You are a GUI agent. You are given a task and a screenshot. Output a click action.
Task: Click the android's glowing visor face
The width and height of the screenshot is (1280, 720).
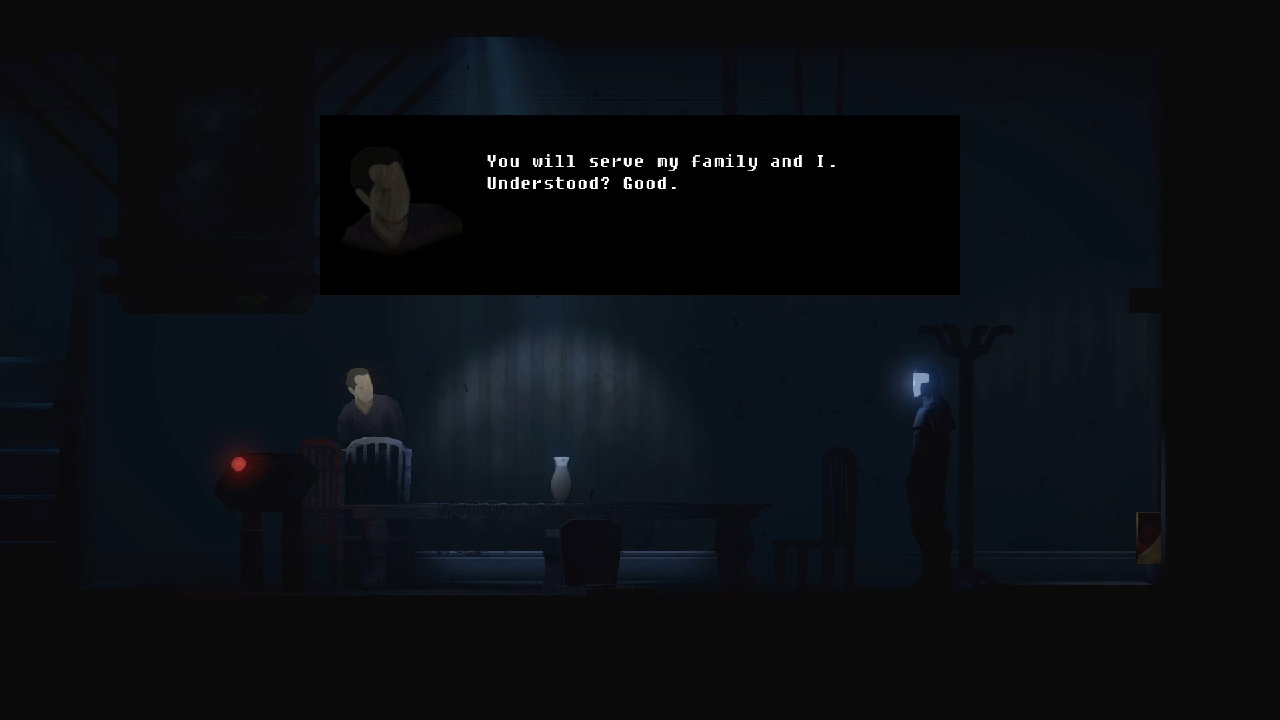919,381
